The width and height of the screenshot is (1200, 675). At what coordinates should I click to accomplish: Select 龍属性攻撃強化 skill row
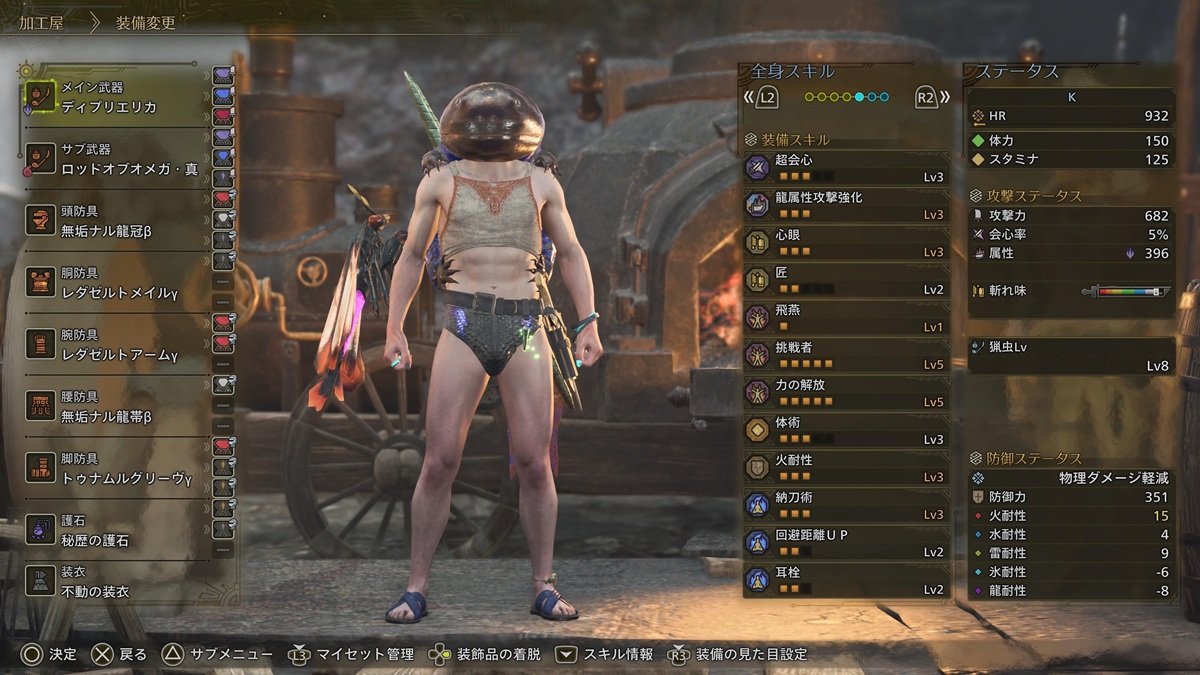(x=845, y=206)
